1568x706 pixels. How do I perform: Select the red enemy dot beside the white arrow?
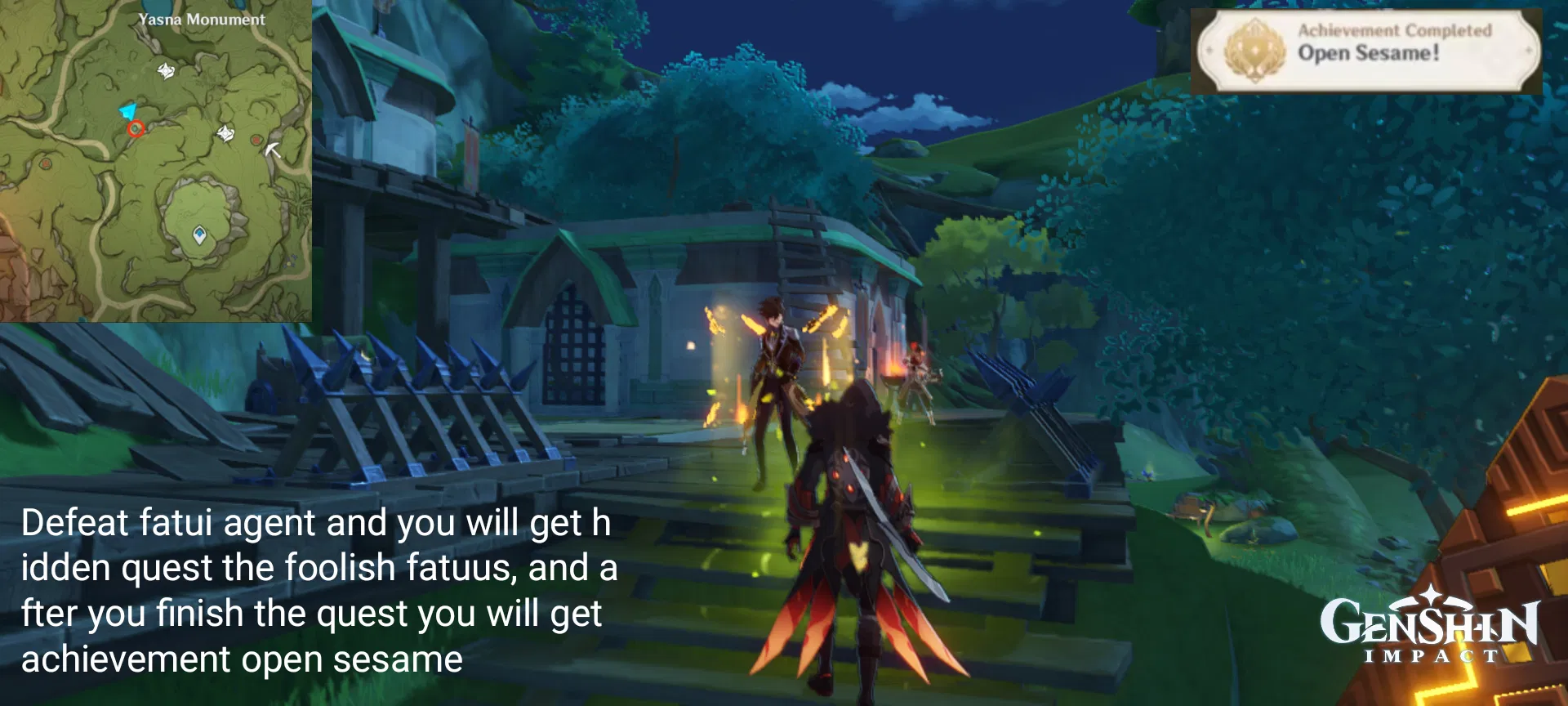coord(256,141)
